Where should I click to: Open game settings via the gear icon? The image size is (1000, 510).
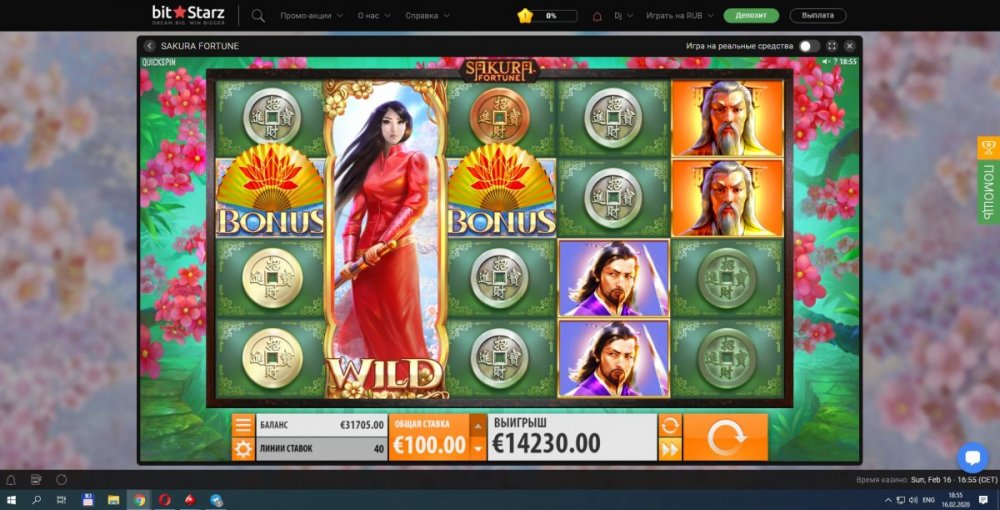pyautogui.click(x=243, y=449)
